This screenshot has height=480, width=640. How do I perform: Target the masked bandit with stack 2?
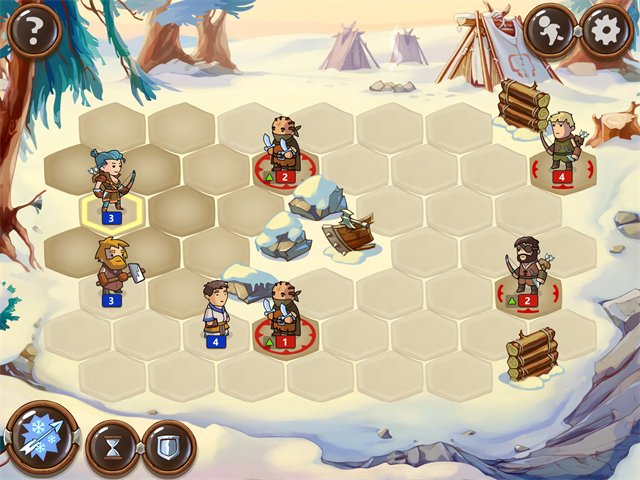(283, 148)
